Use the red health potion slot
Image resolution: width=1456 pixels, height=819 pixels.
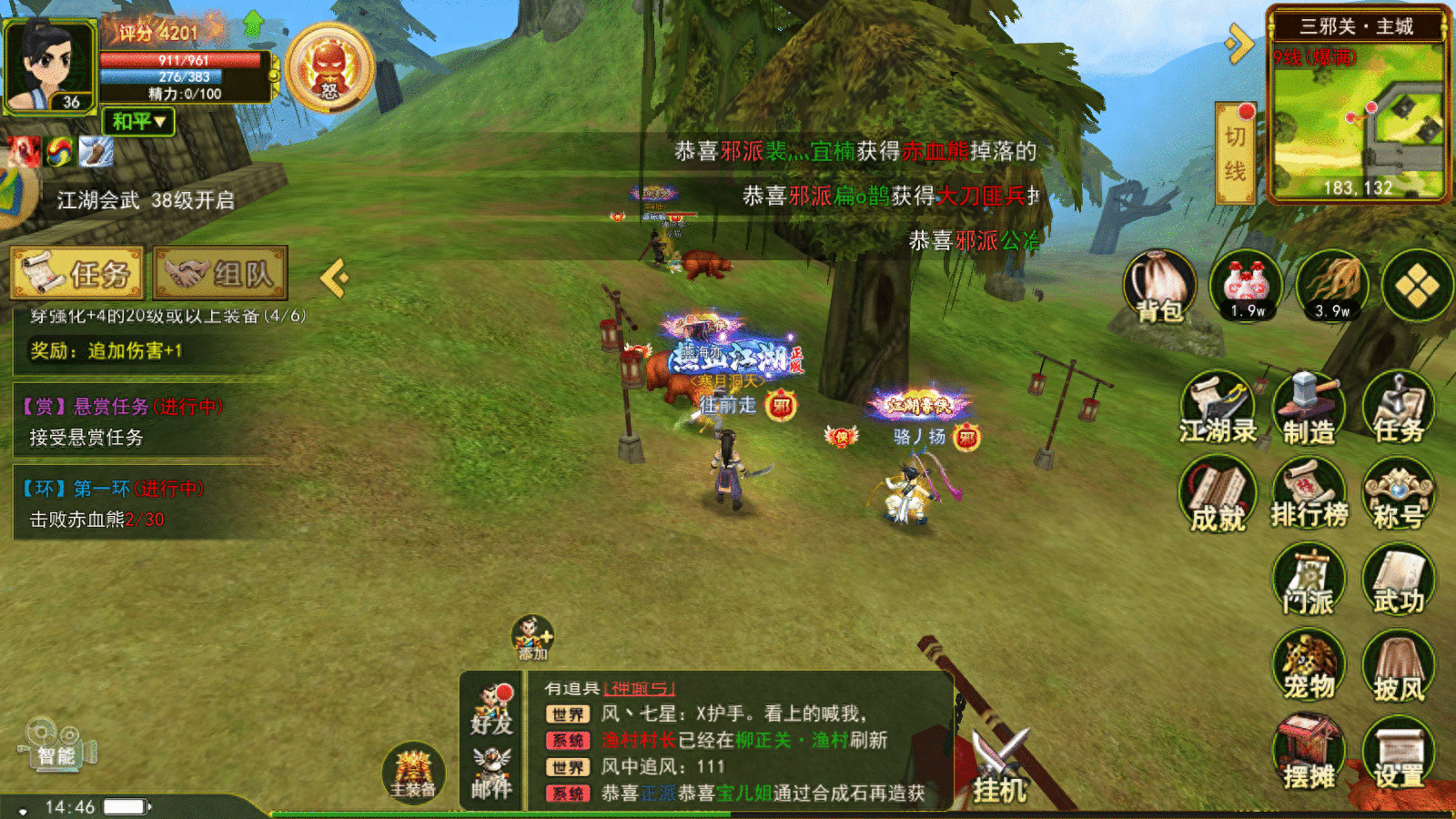[x=1246, y=287]
